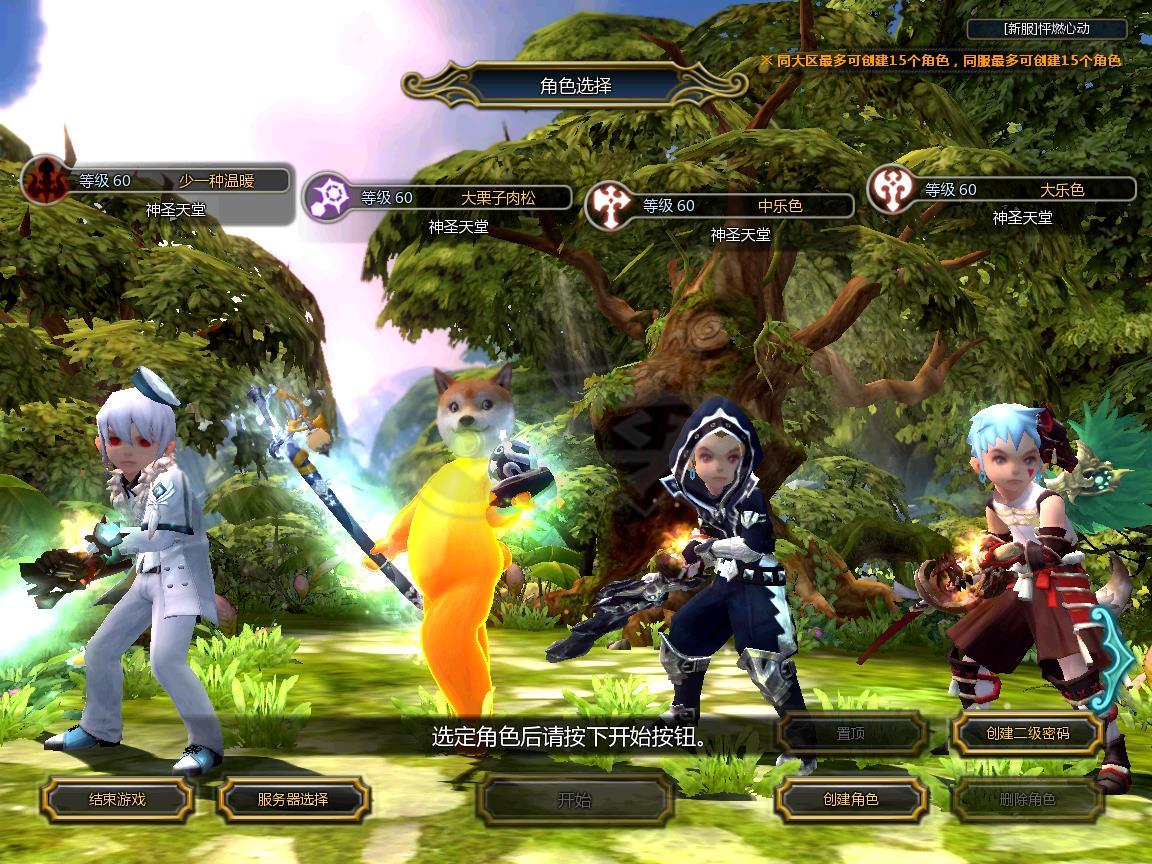Open the 服务器选择 server selection

293,799
